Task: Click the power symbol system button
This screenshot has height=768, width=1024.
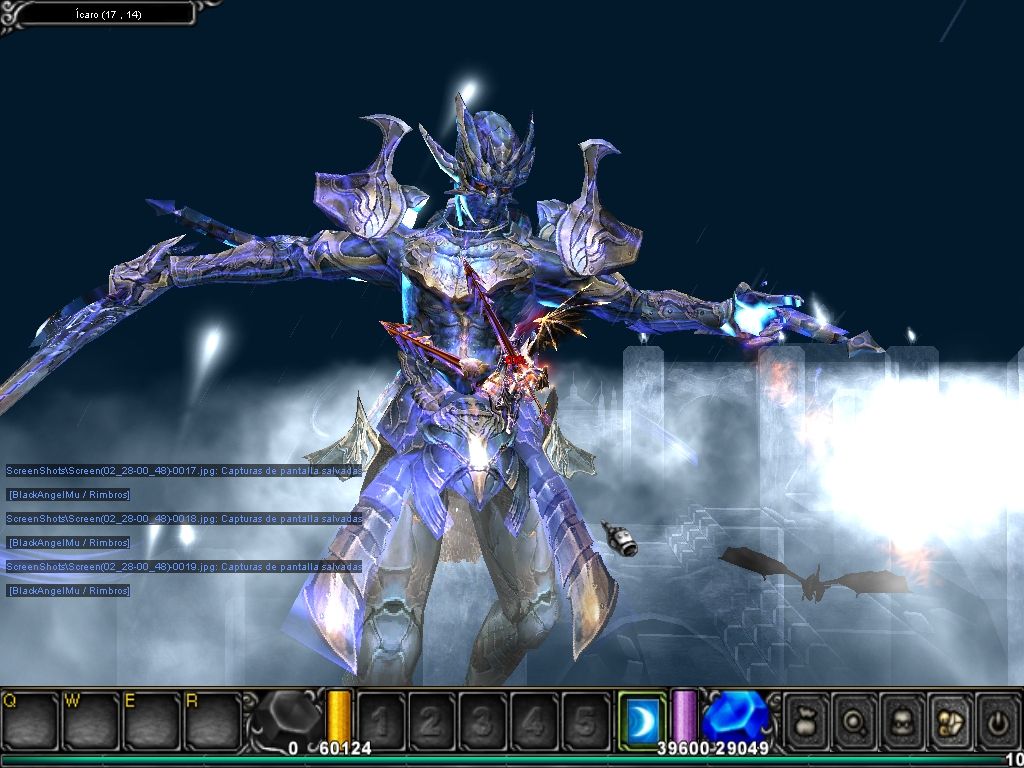Action: point(997,720)
